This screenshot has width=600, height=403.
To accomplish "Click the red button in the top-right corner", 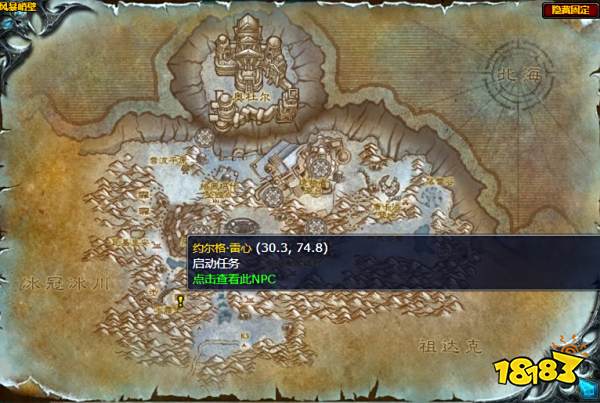I will (x=567, y=10).
